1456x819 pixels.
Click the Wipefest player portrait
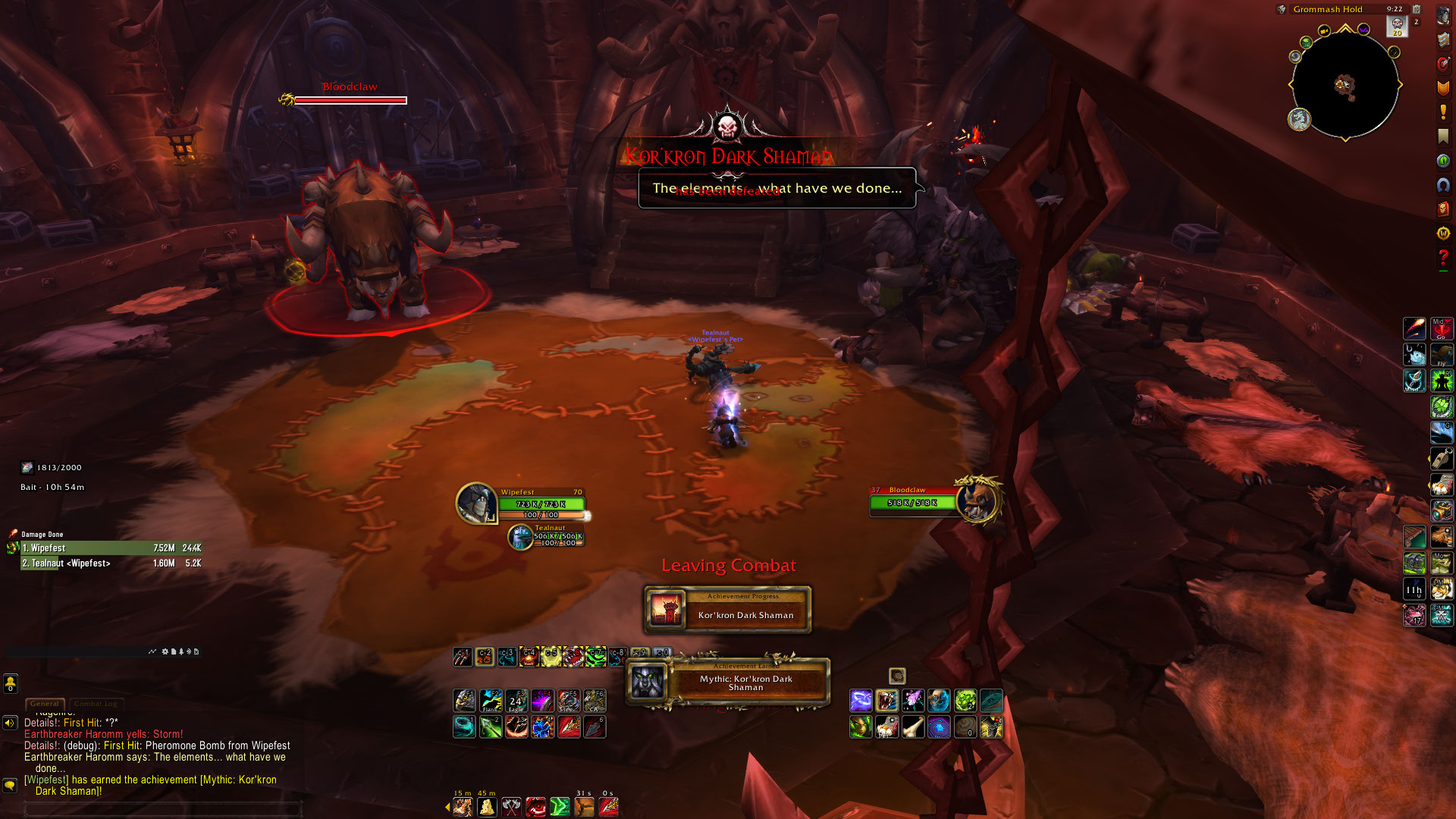click(476, 503)
